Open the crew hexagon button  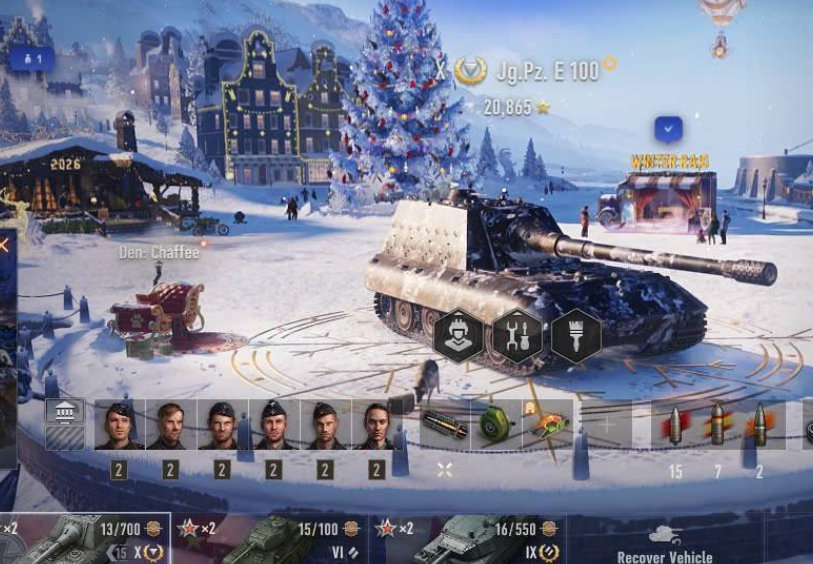[x=459, y=336]
